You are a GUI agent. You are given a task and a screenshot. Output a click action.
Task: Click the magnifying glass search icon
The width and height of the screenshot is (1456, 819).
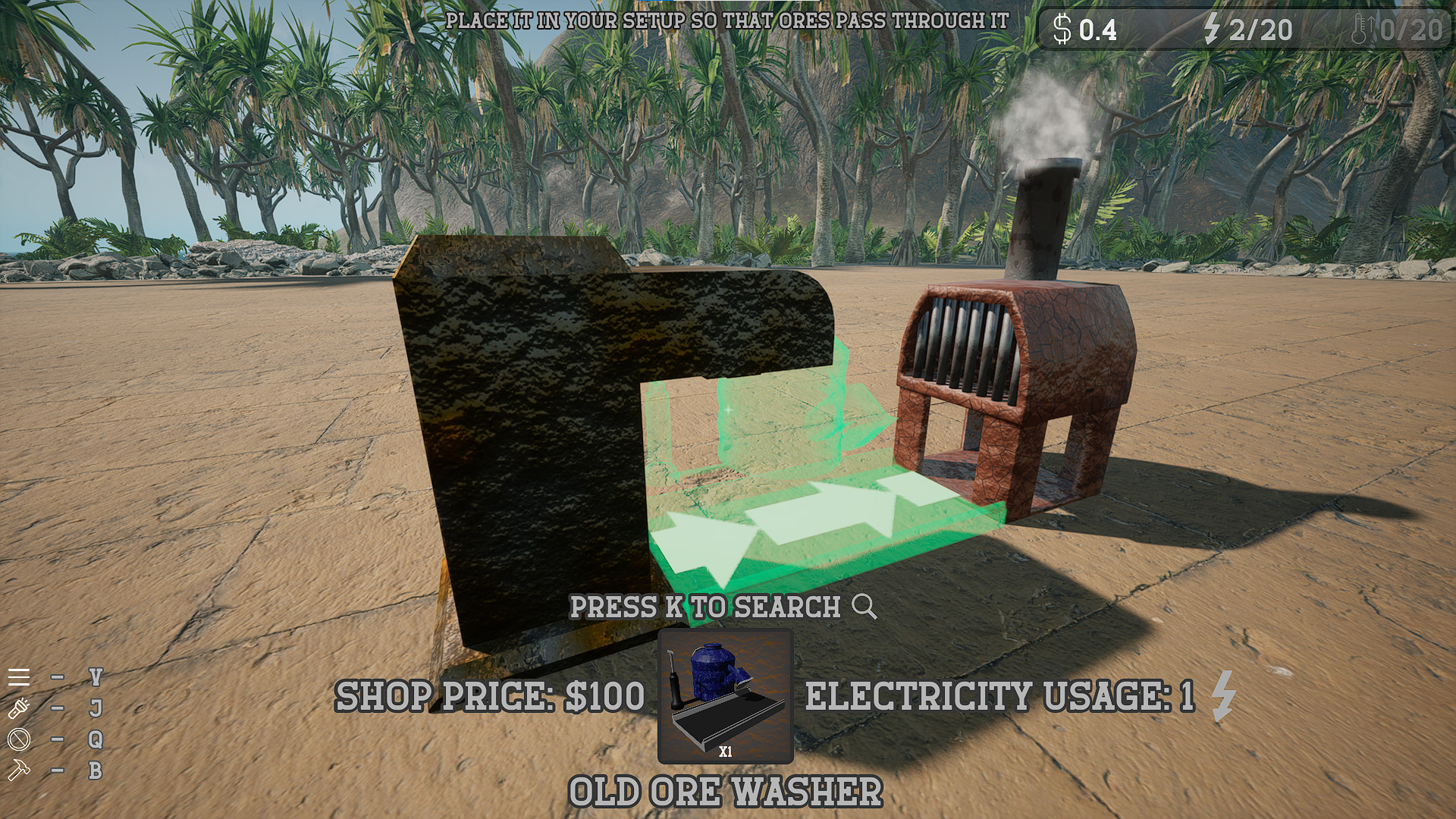(x=862, y=606)
